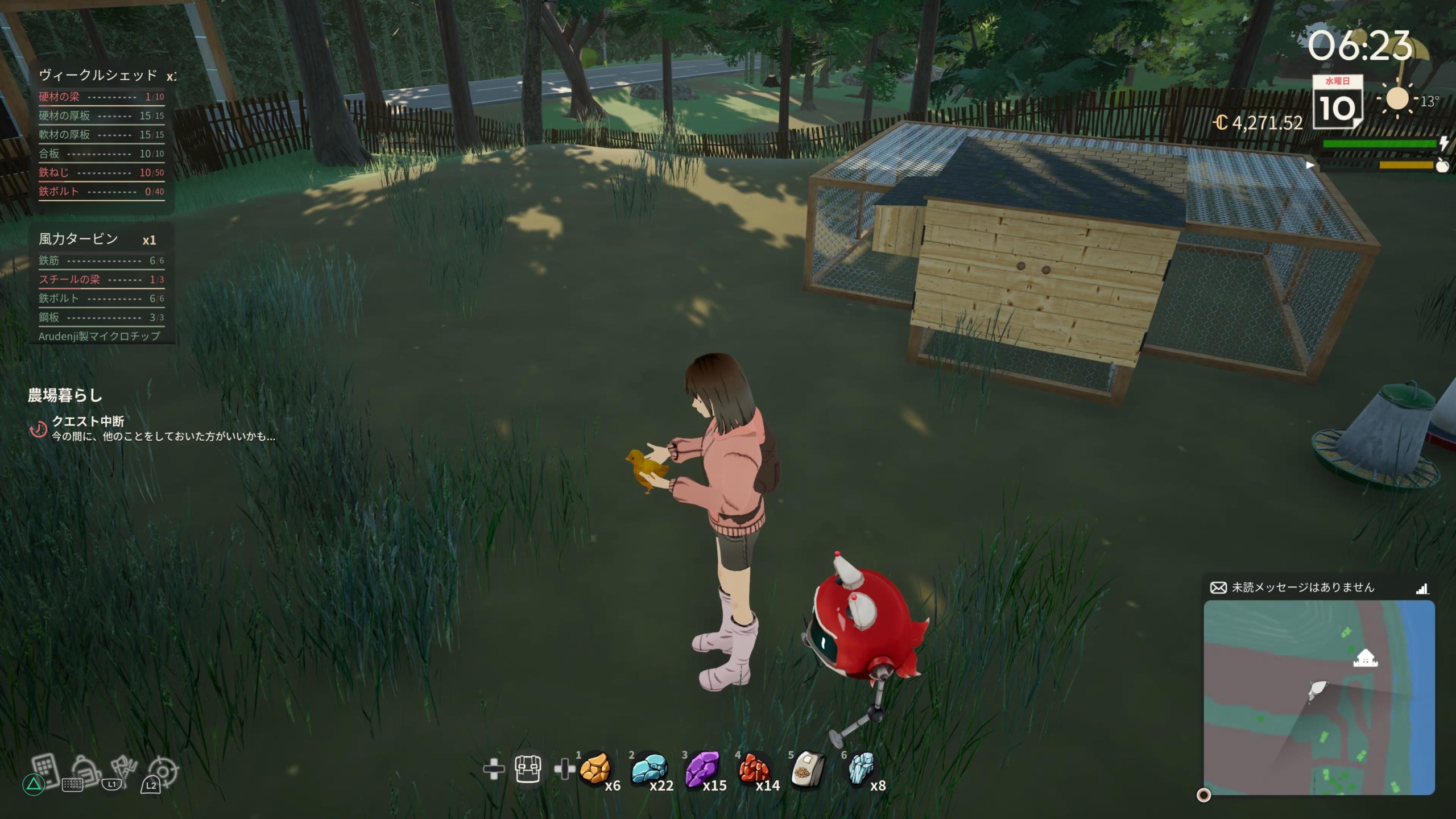Open the ヴィークルシェッド build tracker
Viewport: 1456px width, 819px height.
98,76
